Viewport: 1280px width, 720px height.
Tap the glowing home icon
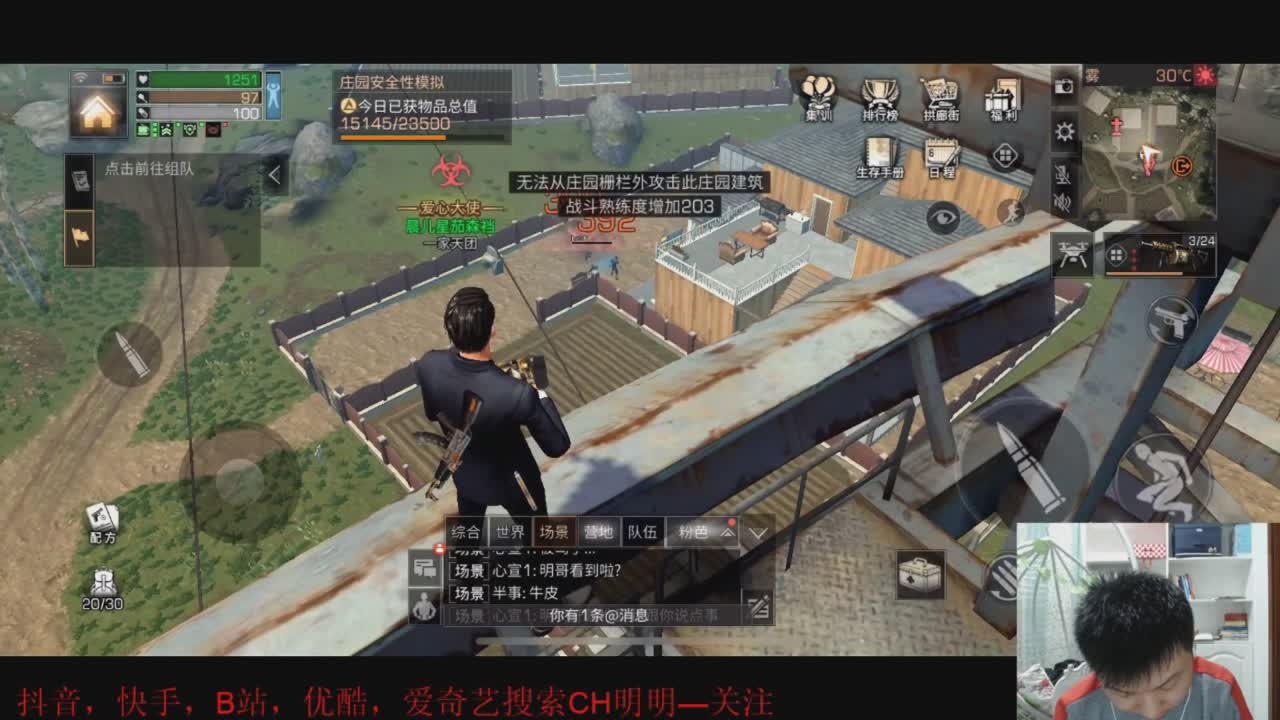click(x=97, y=110)
